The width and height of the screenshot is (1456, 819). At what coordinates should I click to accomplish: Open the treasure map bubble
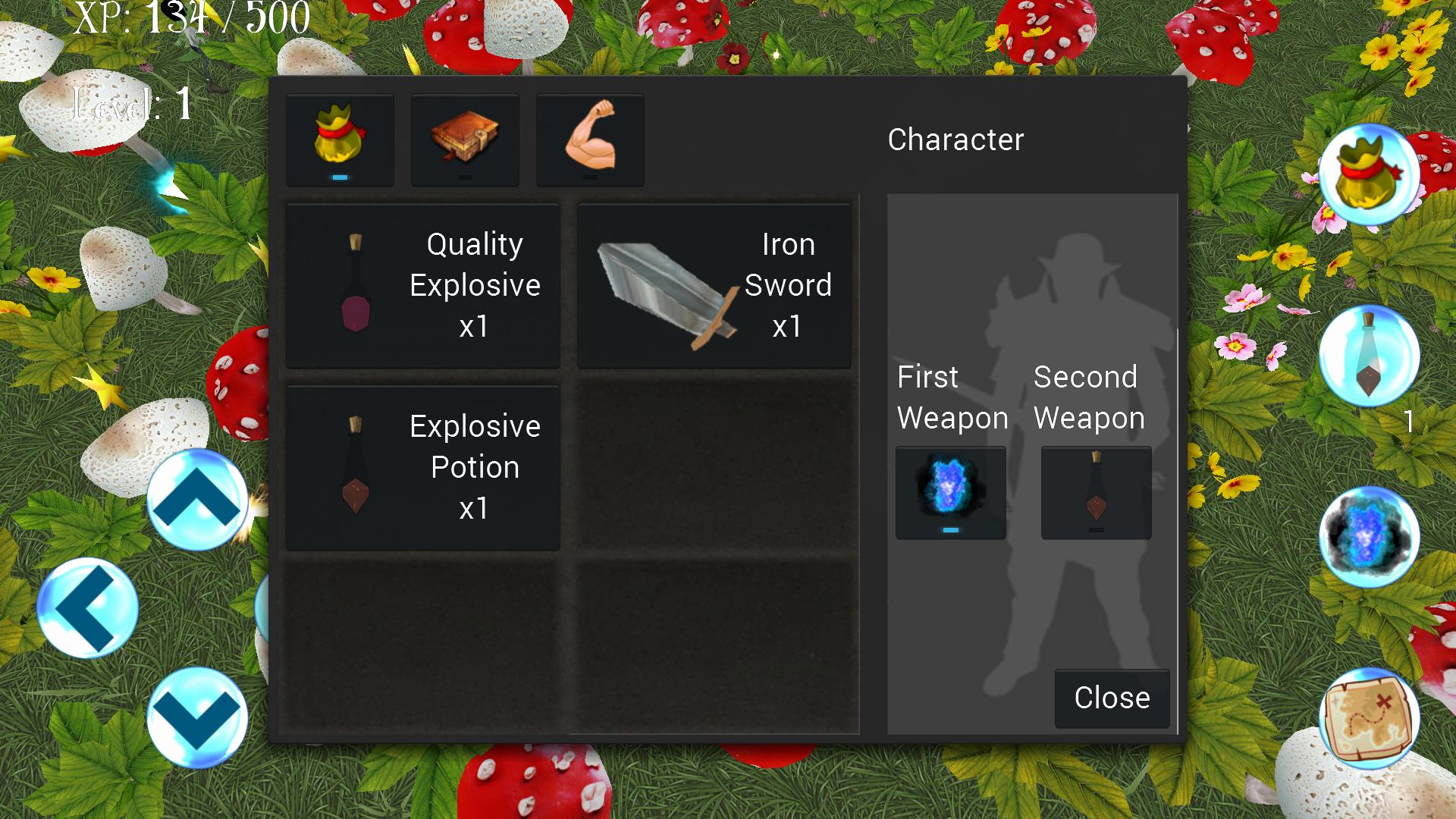tap(1369, 718)
